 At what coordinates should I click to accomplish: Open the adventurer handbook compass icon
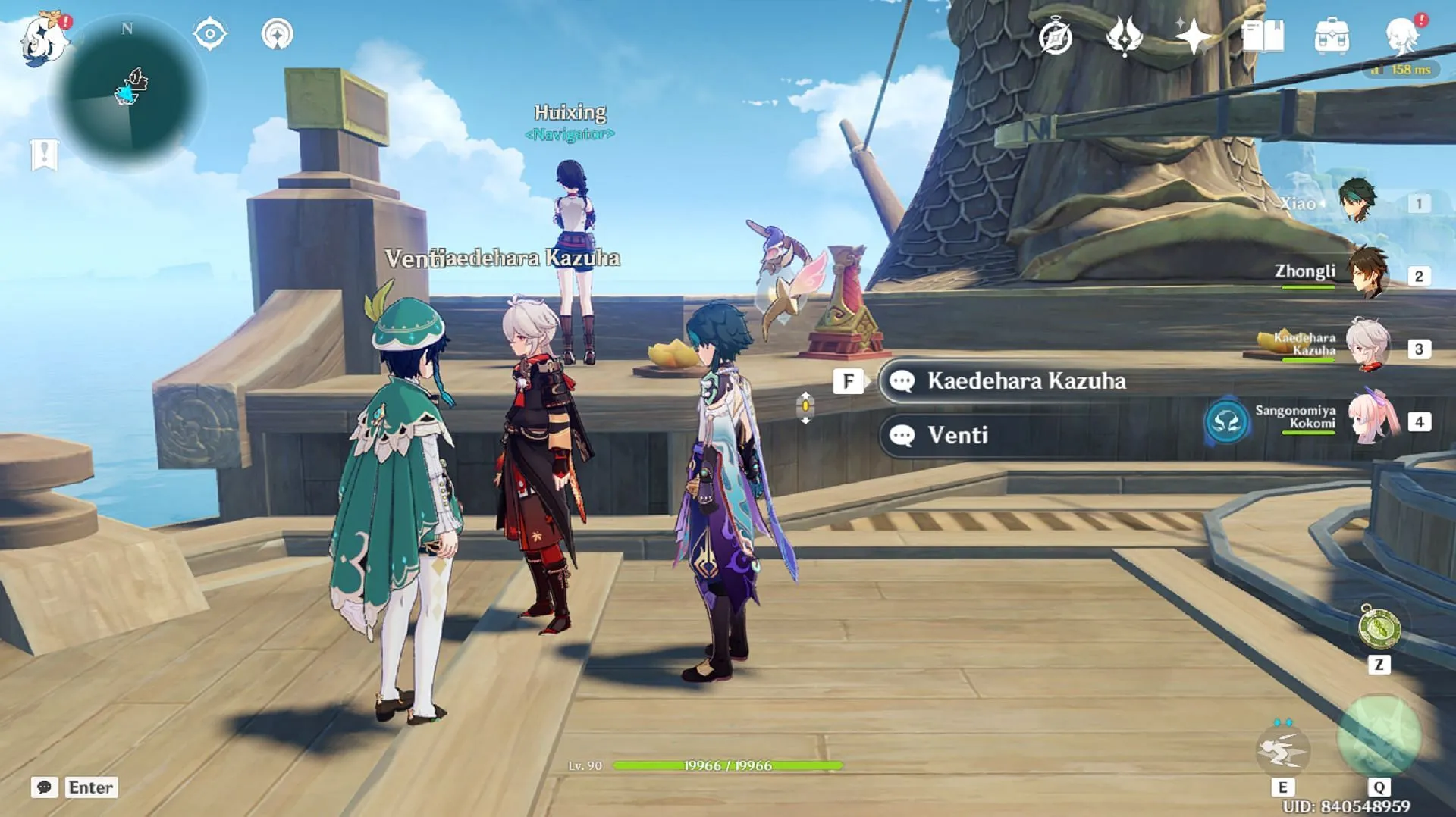click(1055, 36)
